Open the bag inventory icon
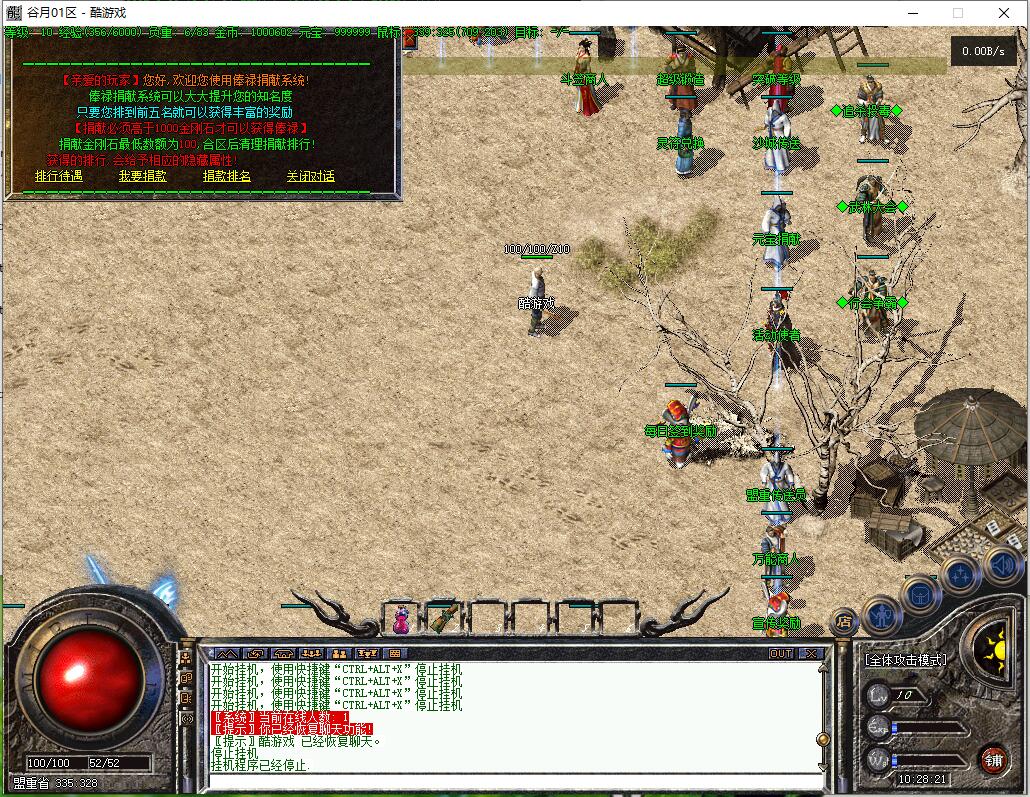This screenshot has width=1030, height=797. tap(920, 595)
